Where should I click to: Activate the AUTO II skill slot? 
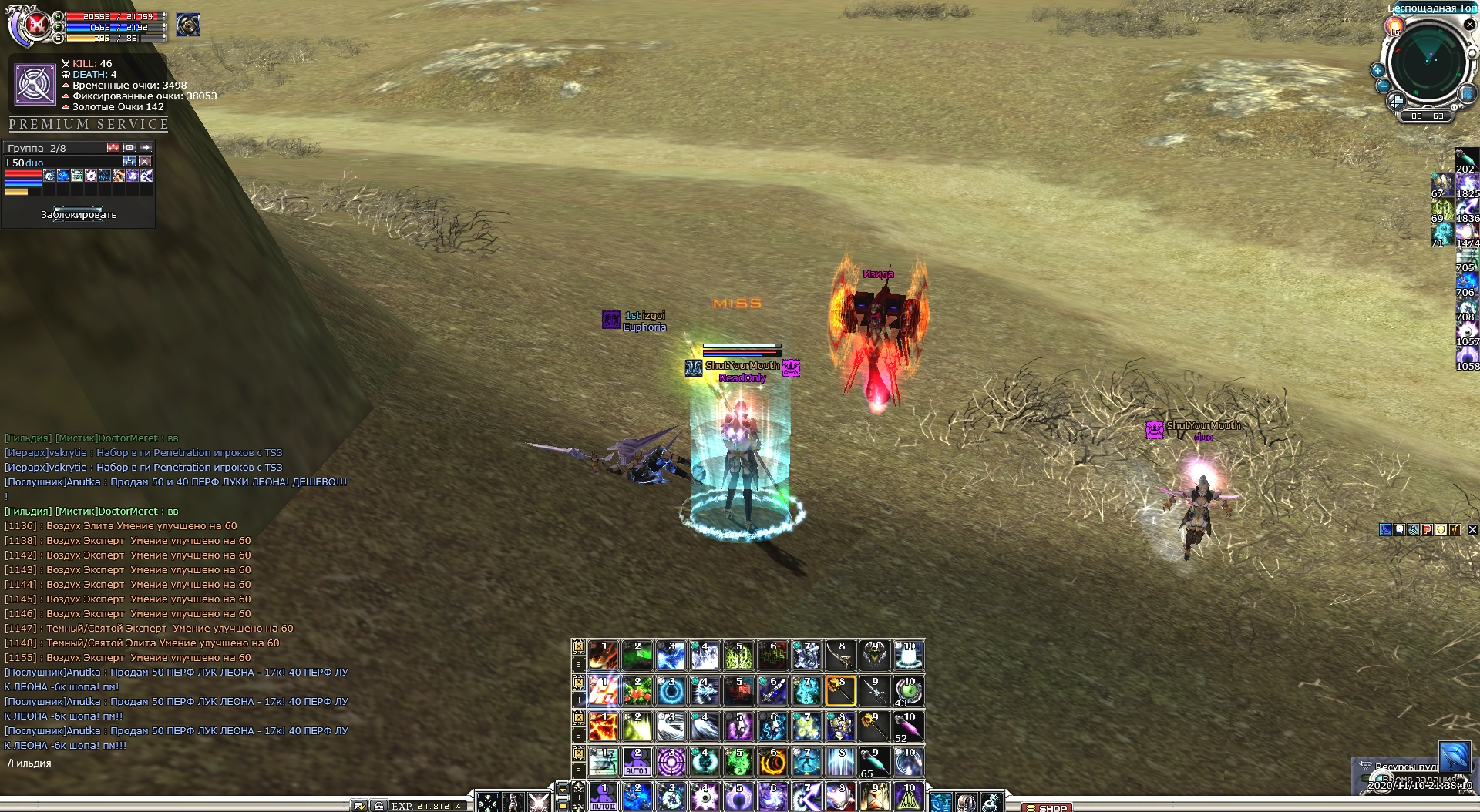(603, 797)
